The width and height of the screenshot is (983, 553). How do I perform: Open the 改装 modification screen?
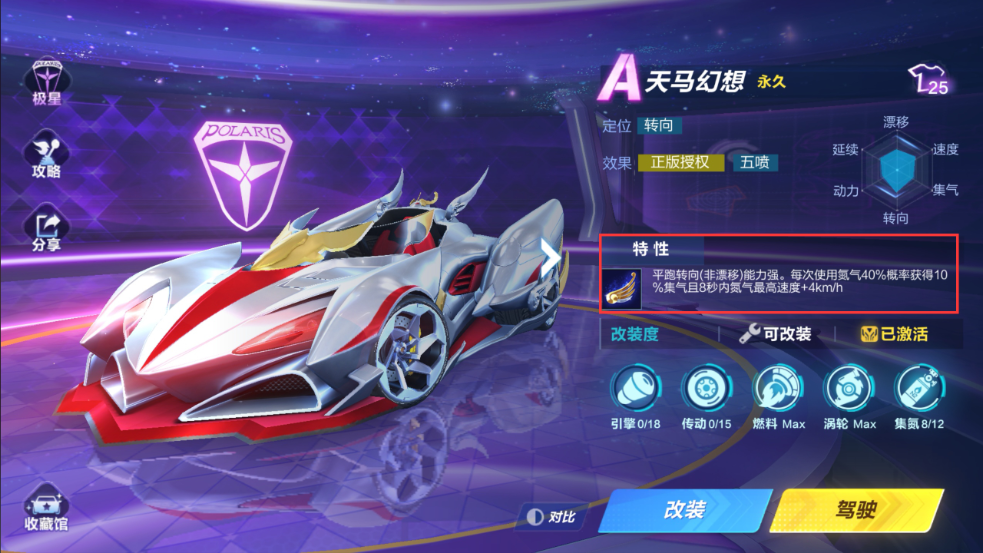[685, 510]
